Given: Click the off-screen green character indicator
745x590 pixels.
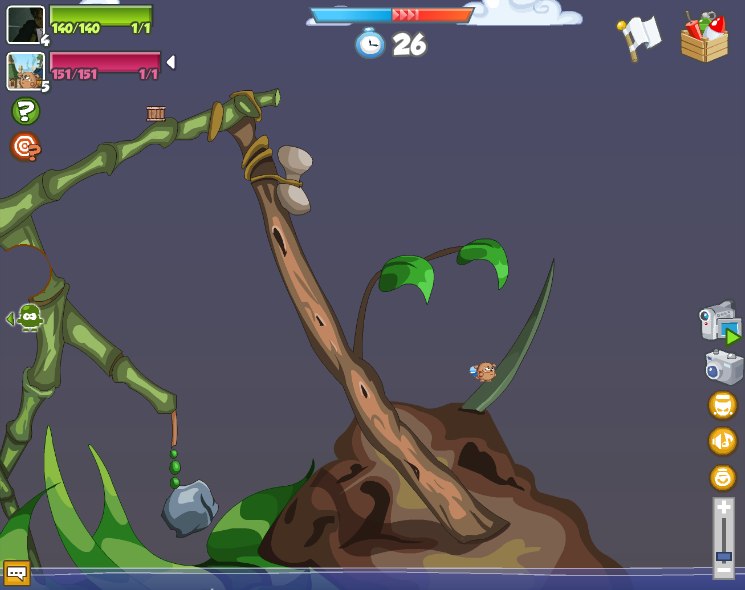Looking at the screenshot, I should pyautogui.click(x=28, y=318).
